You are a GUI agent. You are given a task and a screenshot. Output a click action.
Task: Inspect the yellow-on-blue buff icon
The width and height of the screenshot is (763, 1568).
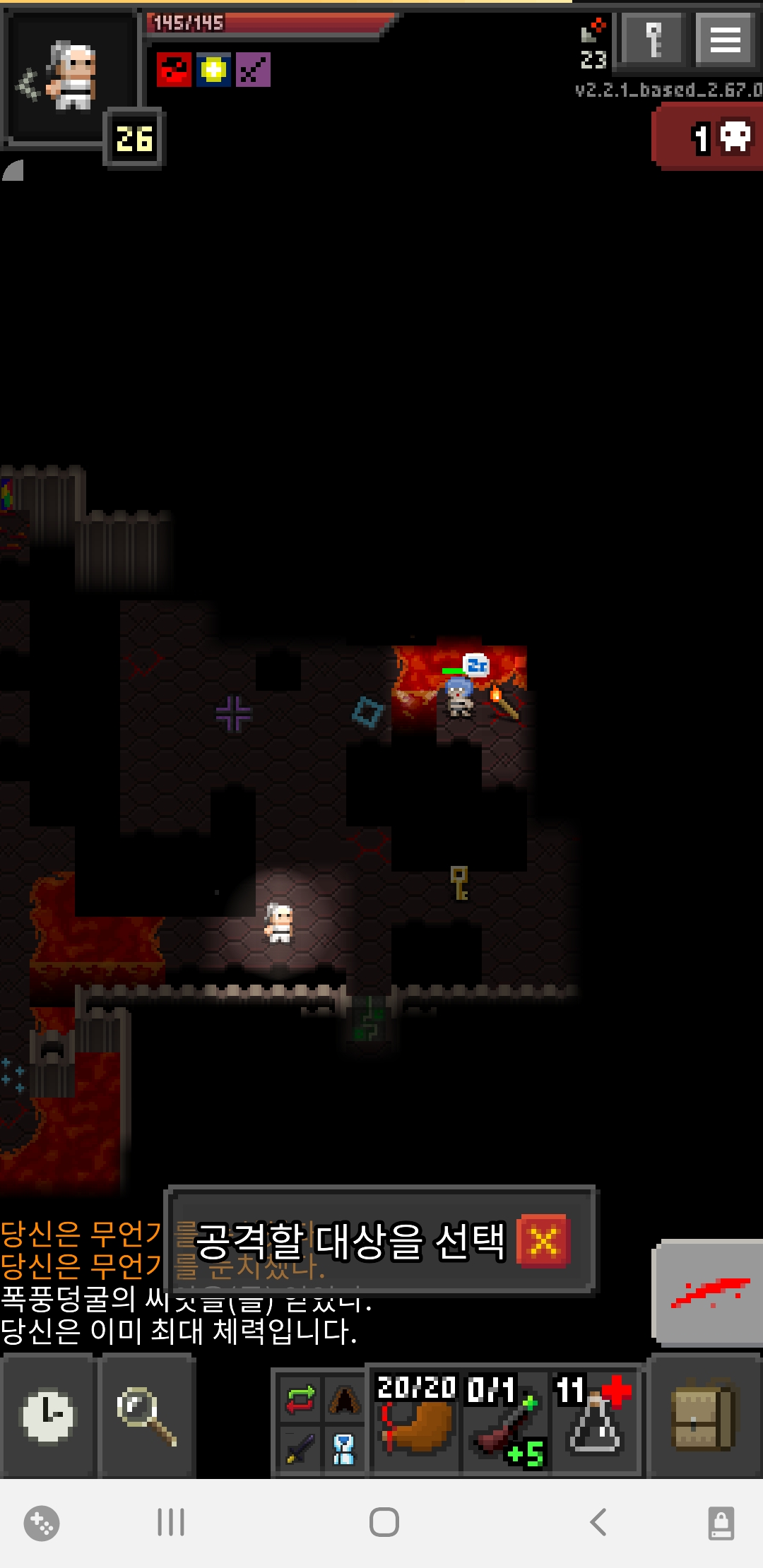[213, 69]
